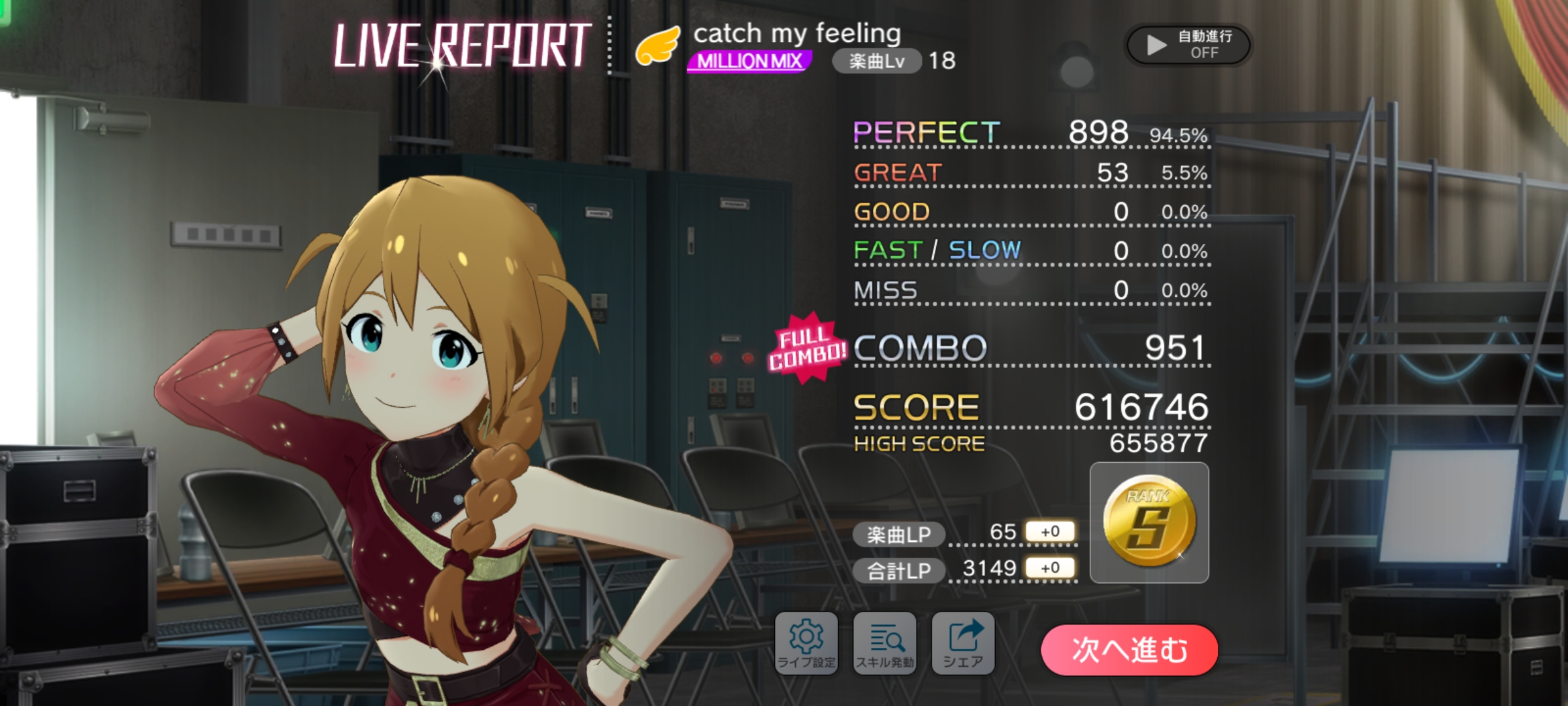Viewport: 1568px width, 706px height.
Task: View スキル発動 skill activation details
Action: point(885,644)
